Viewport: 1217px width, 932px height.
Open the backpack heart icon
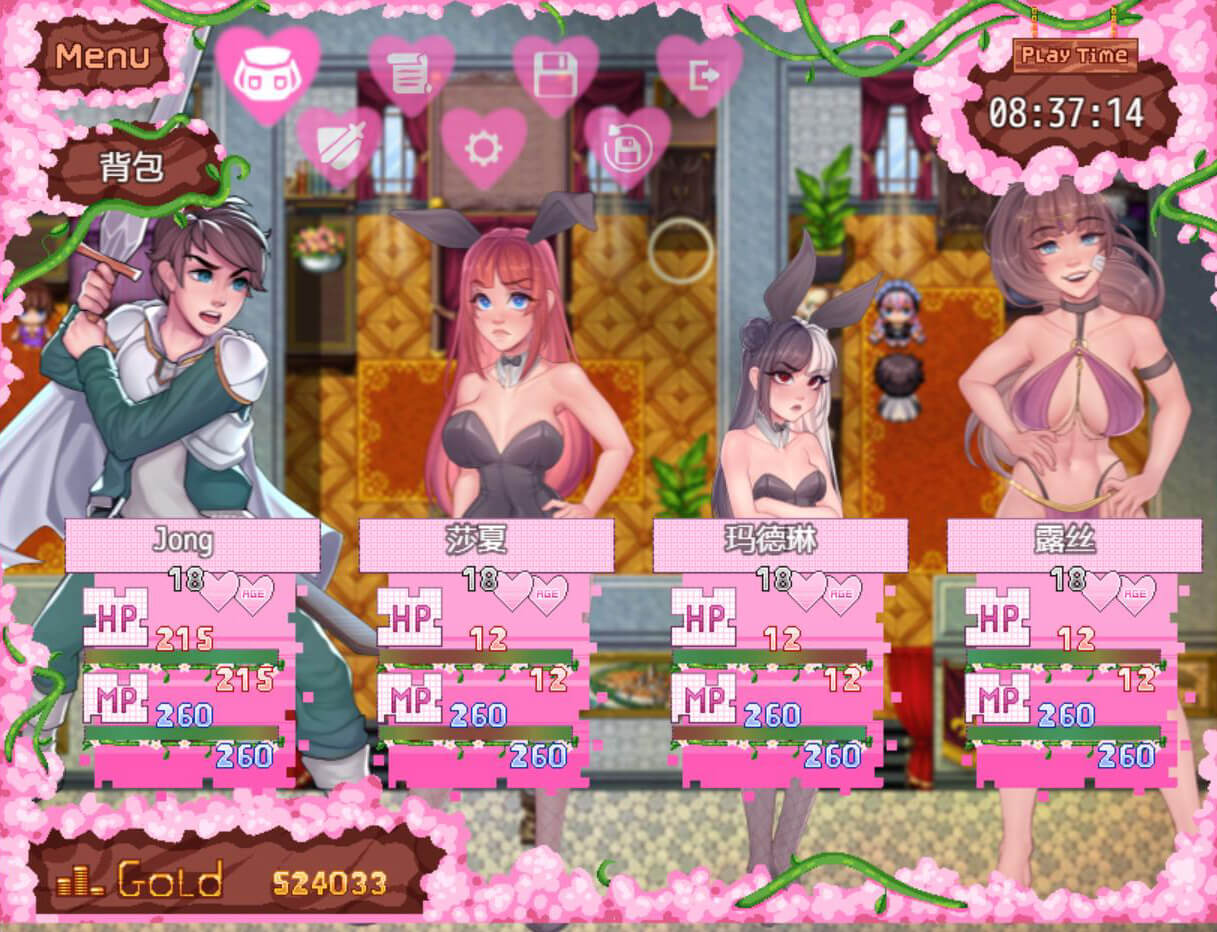pos(267,72)
